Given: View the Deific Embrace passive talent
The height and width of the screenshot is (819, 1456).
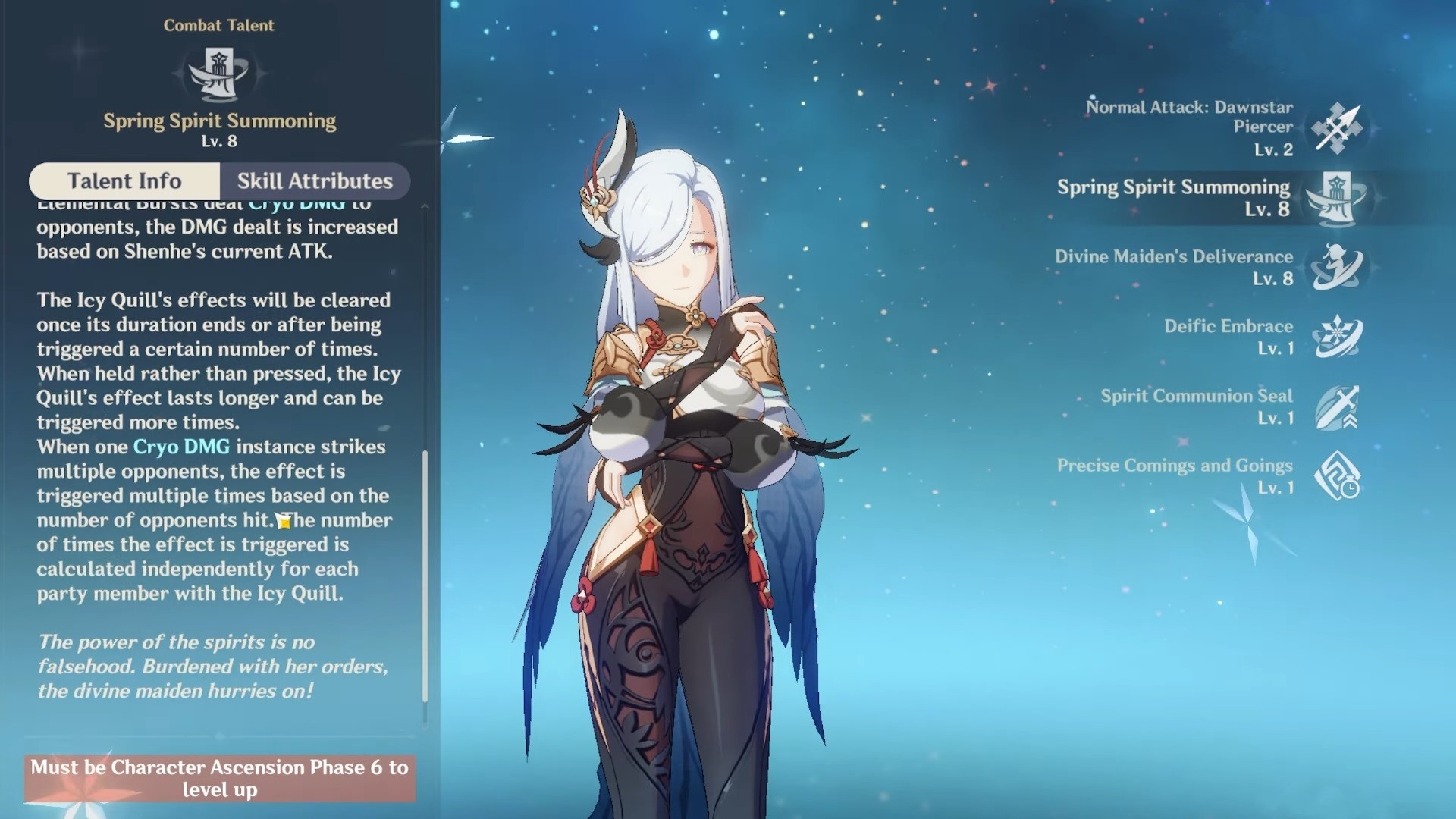Looking at the screenshot, I should pos(1337,337).
